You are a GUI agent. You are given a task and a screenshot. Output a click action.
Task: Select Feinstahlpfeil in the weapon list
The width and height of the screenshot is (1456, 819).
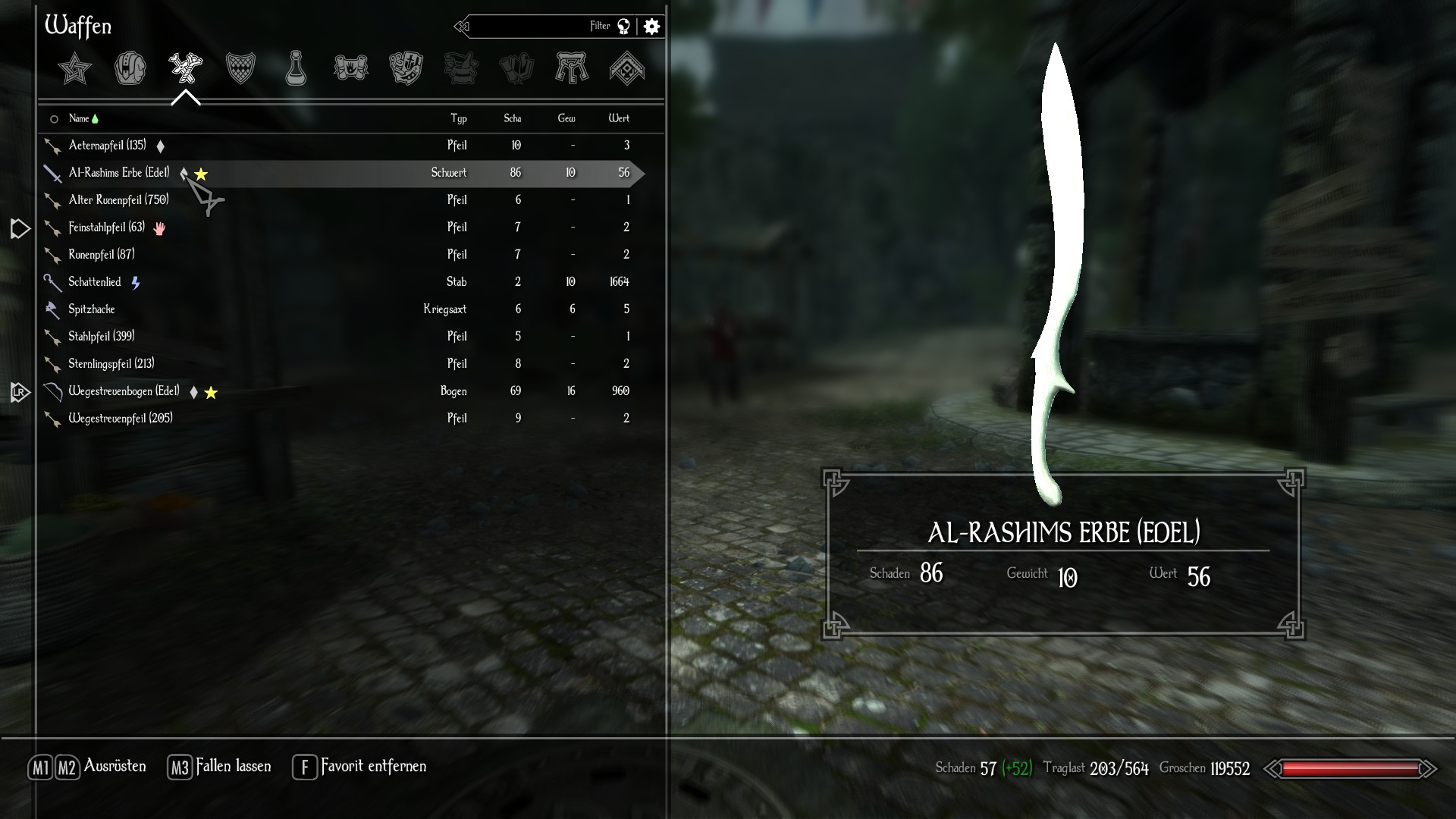point(106,227)
